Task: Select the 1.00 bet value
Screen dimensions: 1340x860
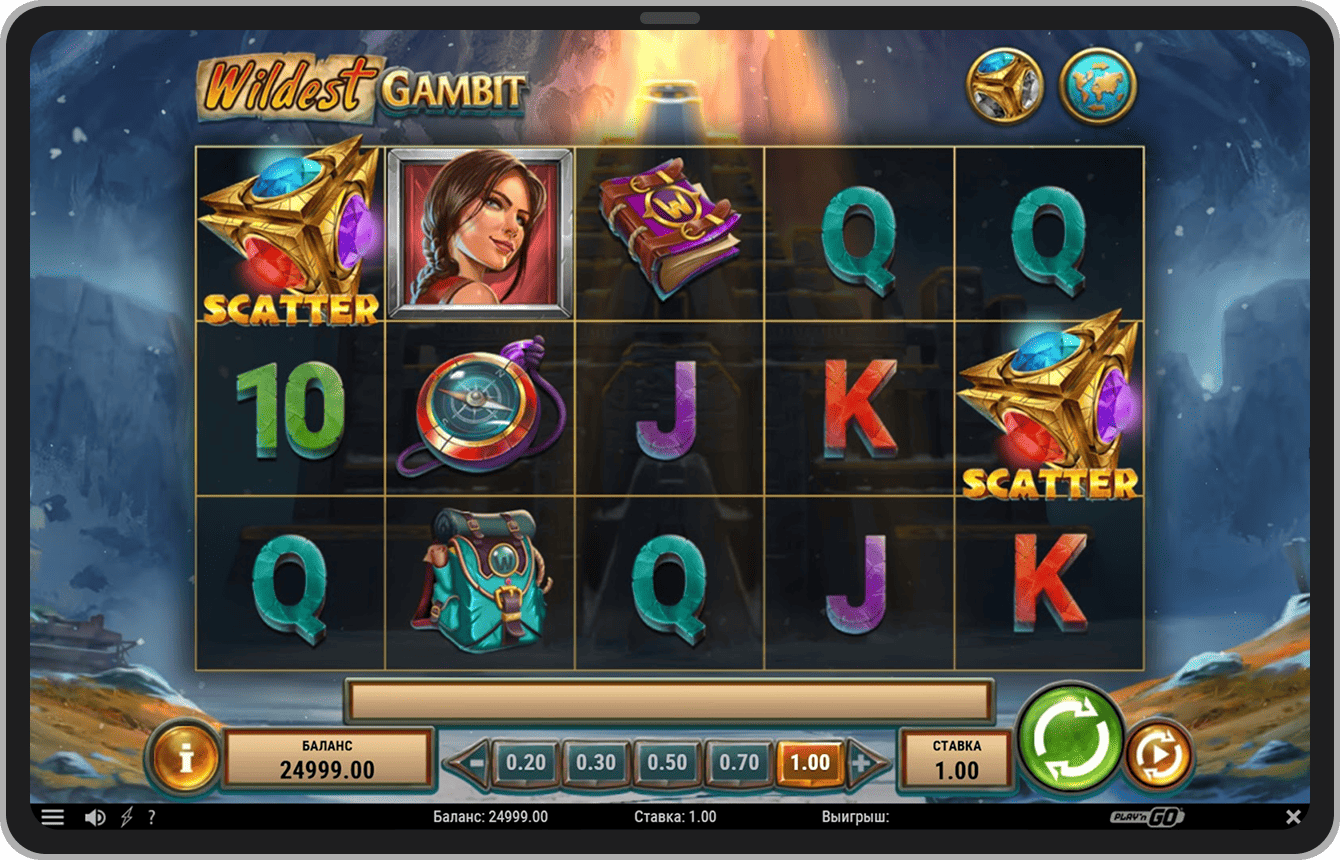Action: point(810,763)
